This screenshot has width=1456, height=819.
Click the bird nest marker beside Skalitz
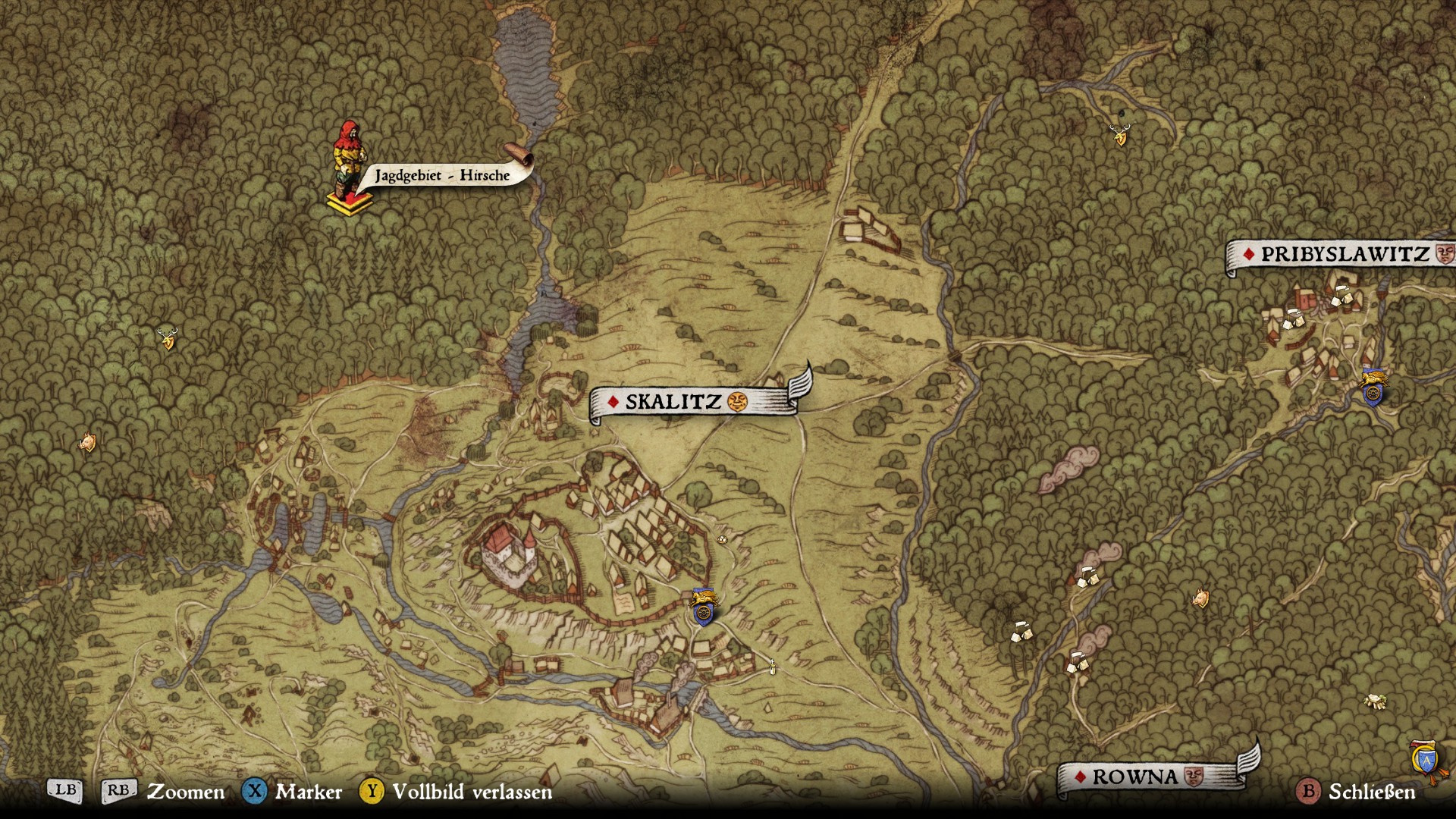pos(722,540)
